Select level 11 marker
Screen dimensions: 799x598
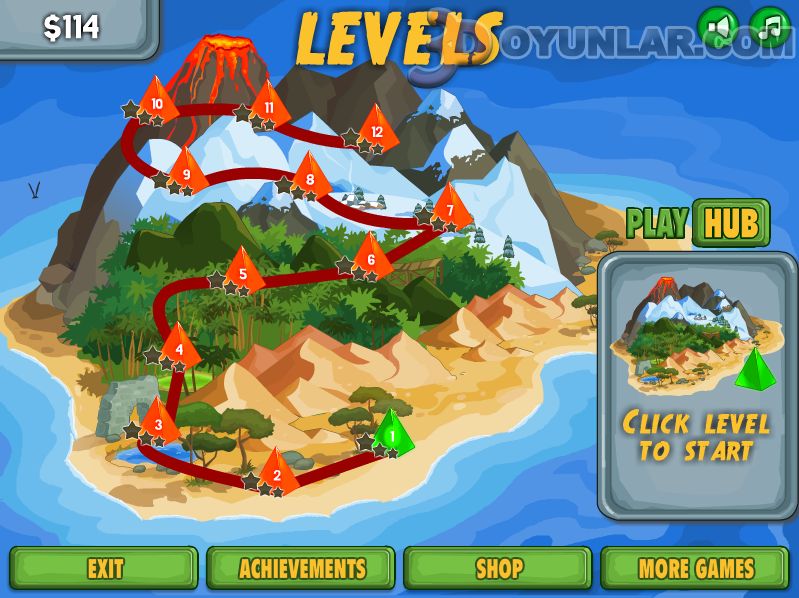coord(269,105)
